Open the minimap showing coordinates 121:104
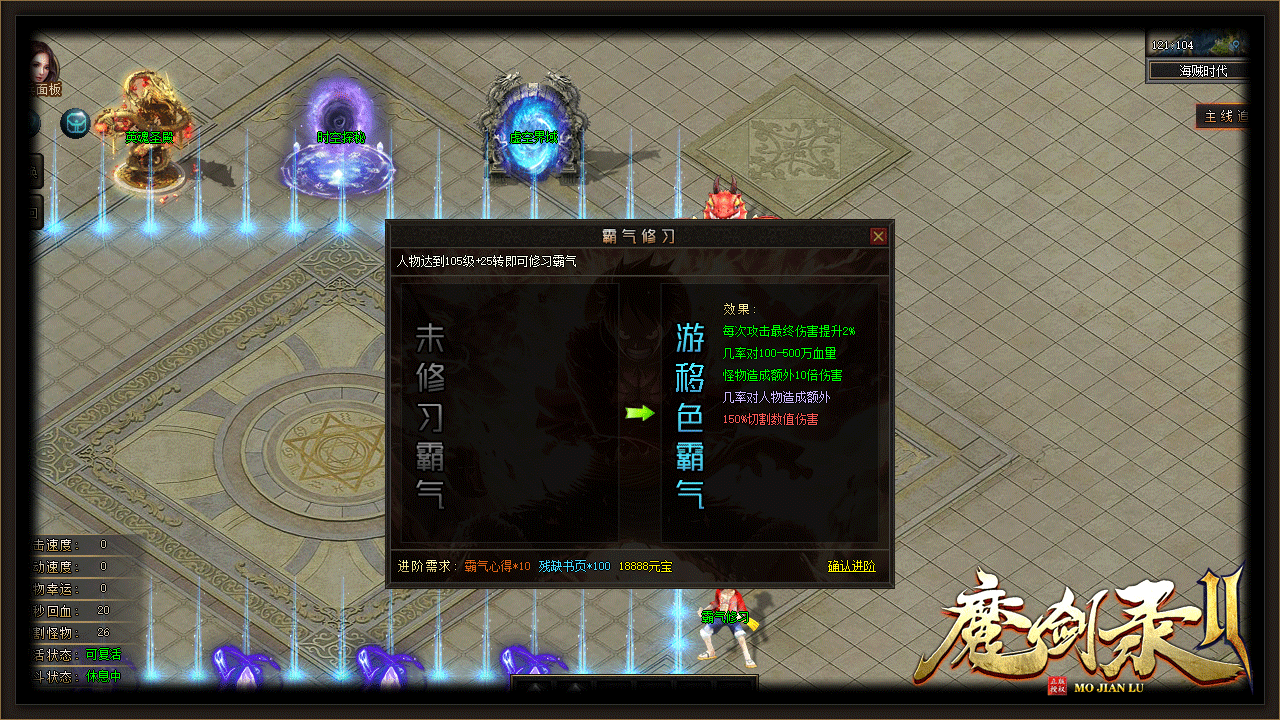The image size is (1280, 720). tap(1197, 45)
